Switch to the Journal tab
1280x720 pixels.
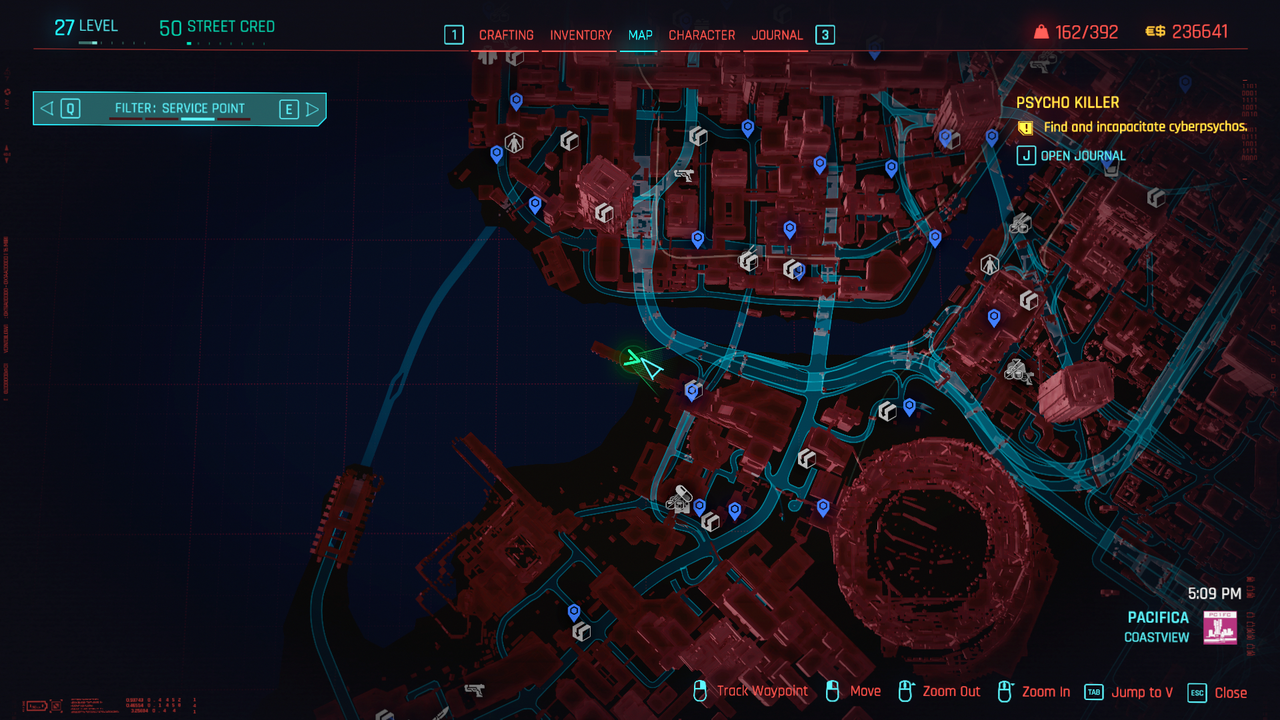[777, 35]
